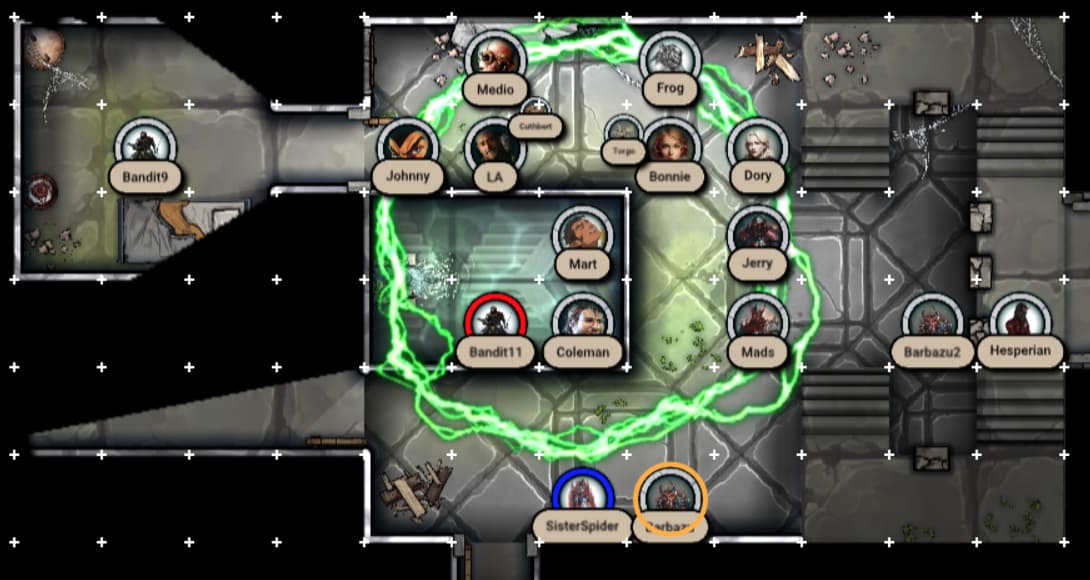Select the Barbazu2 token
Screen dimensions: 1090x580
pos(932,322)
